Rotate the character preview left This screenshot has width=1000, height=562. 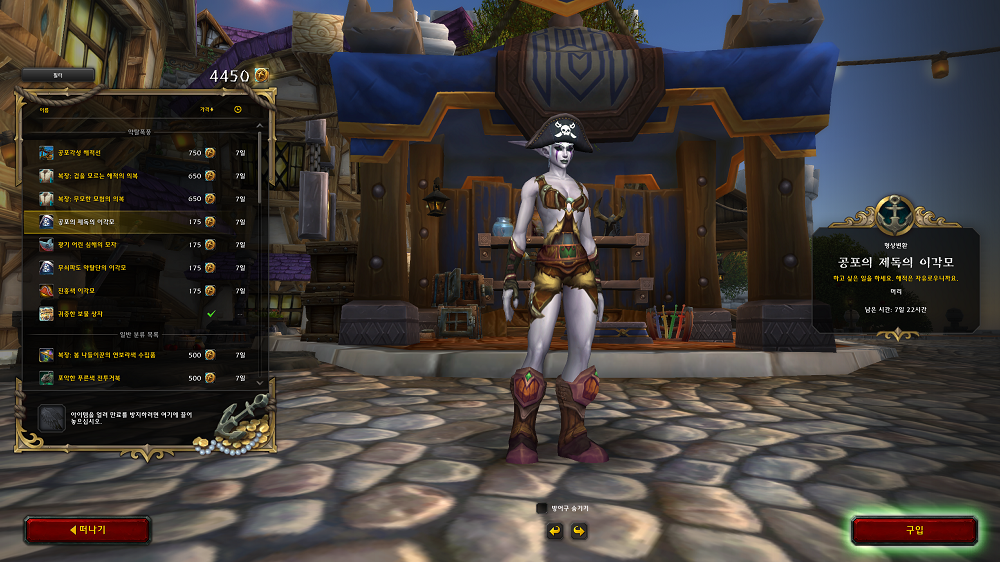[554, 530]
